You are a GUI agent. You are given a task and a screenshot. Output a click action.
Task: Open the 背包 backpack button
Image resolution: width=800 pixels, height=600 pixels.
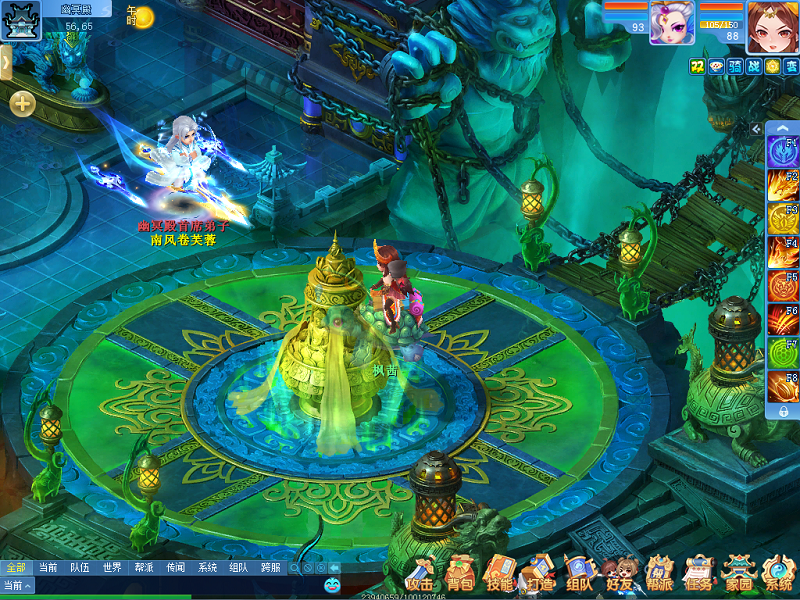click(x=460, y=574)
